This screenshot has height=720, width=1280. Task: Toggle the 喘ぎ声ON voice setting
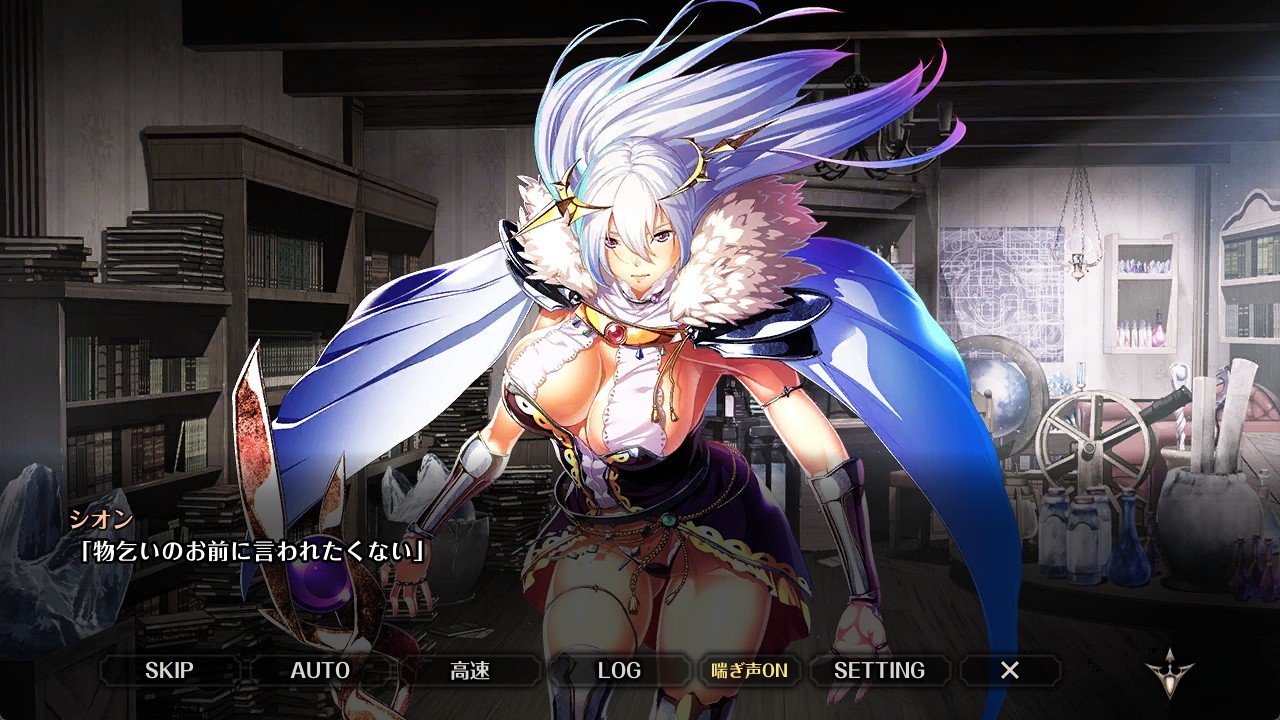pos(749,670)
